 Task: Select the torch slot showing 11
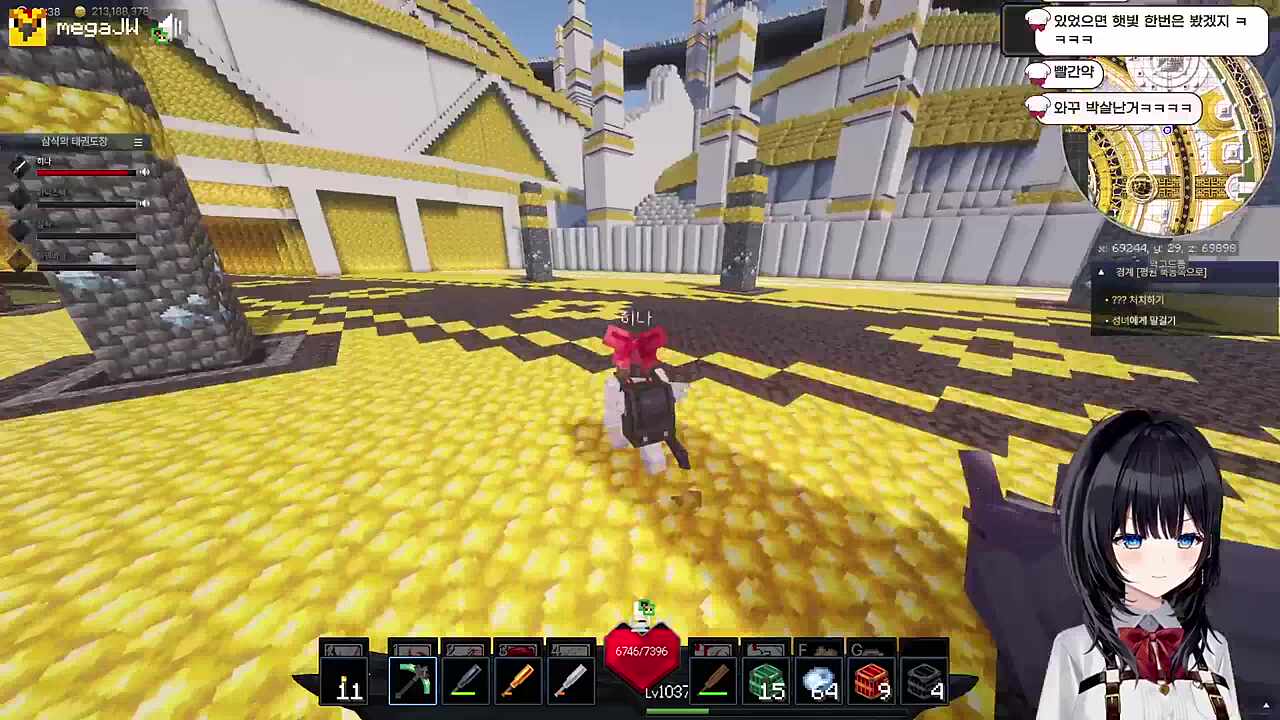pyautogui.click(x=346, y=681)
